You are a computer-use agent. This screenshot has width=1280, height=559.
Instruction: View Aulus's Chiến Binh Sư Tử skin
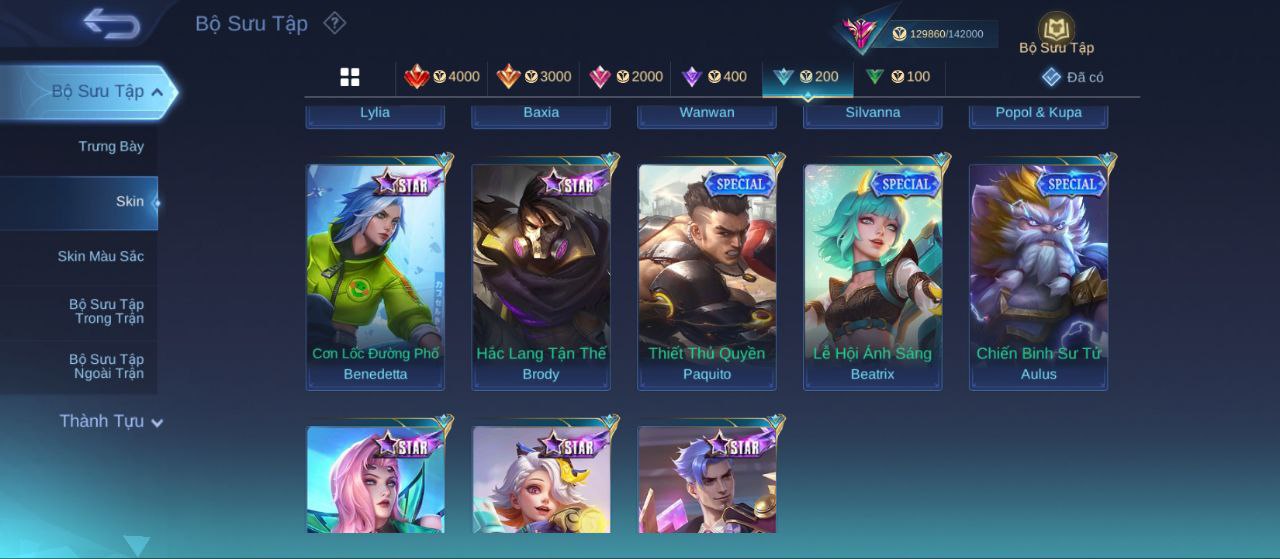[1038, 276]
